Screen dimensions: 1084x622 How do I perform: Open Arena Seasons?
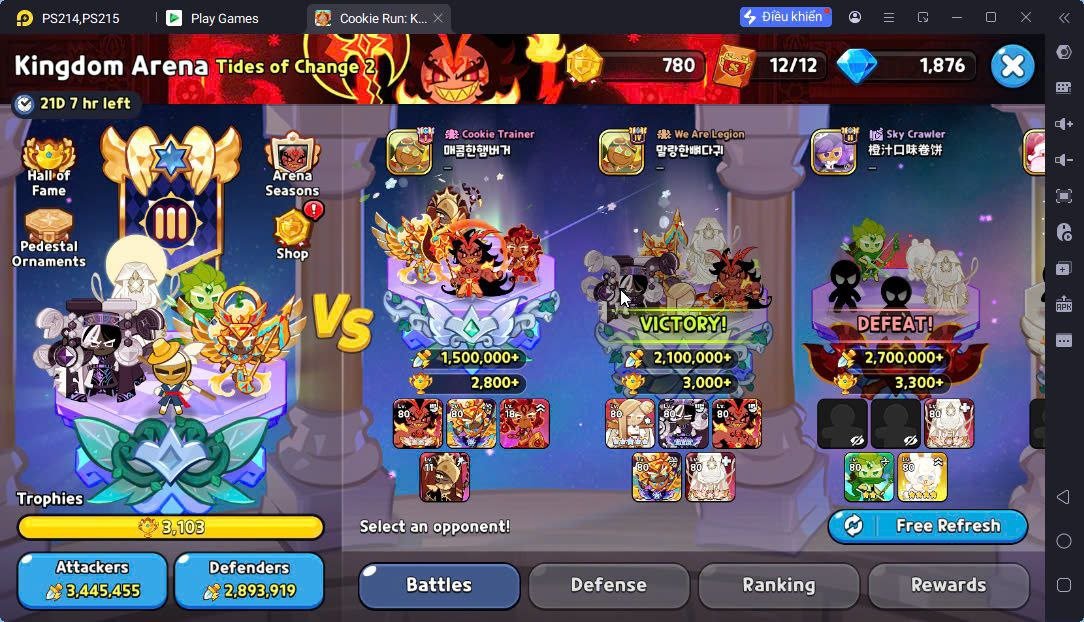pos(292,165)
